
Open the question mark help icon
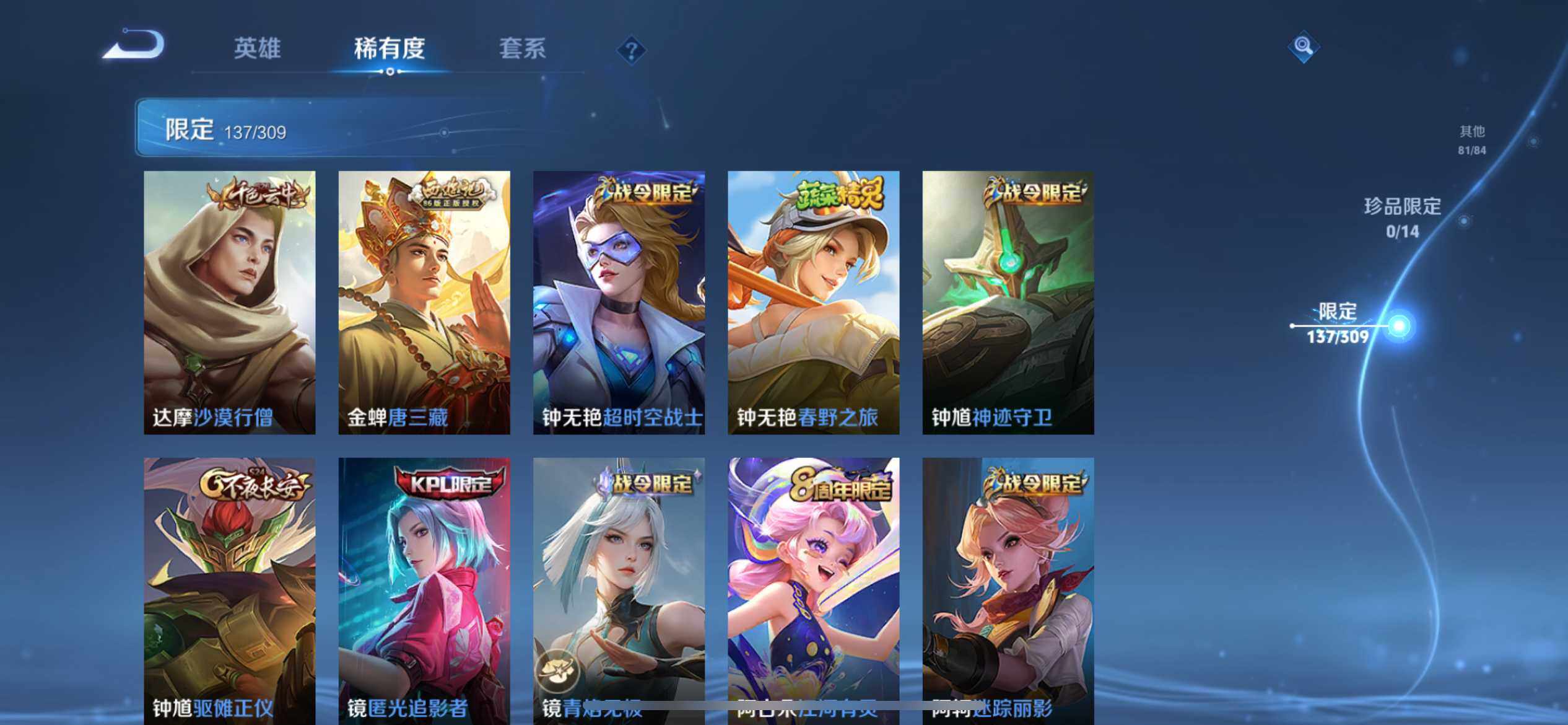632,50
